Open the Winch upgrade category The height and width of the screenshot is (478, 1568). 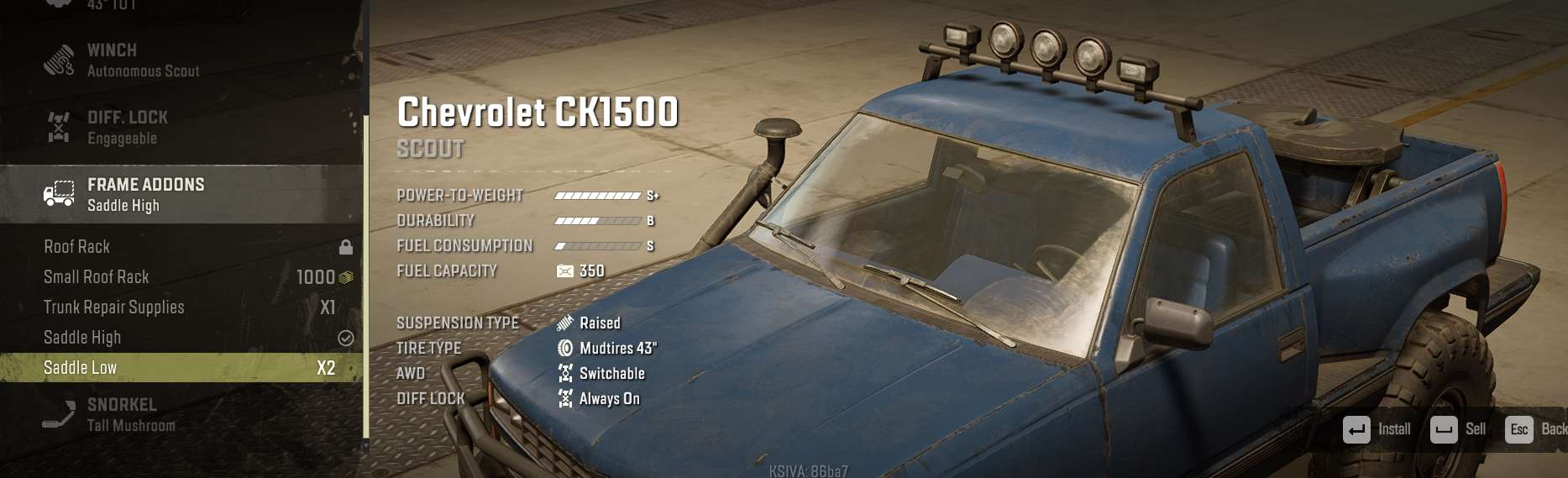[x=143, y=60]
